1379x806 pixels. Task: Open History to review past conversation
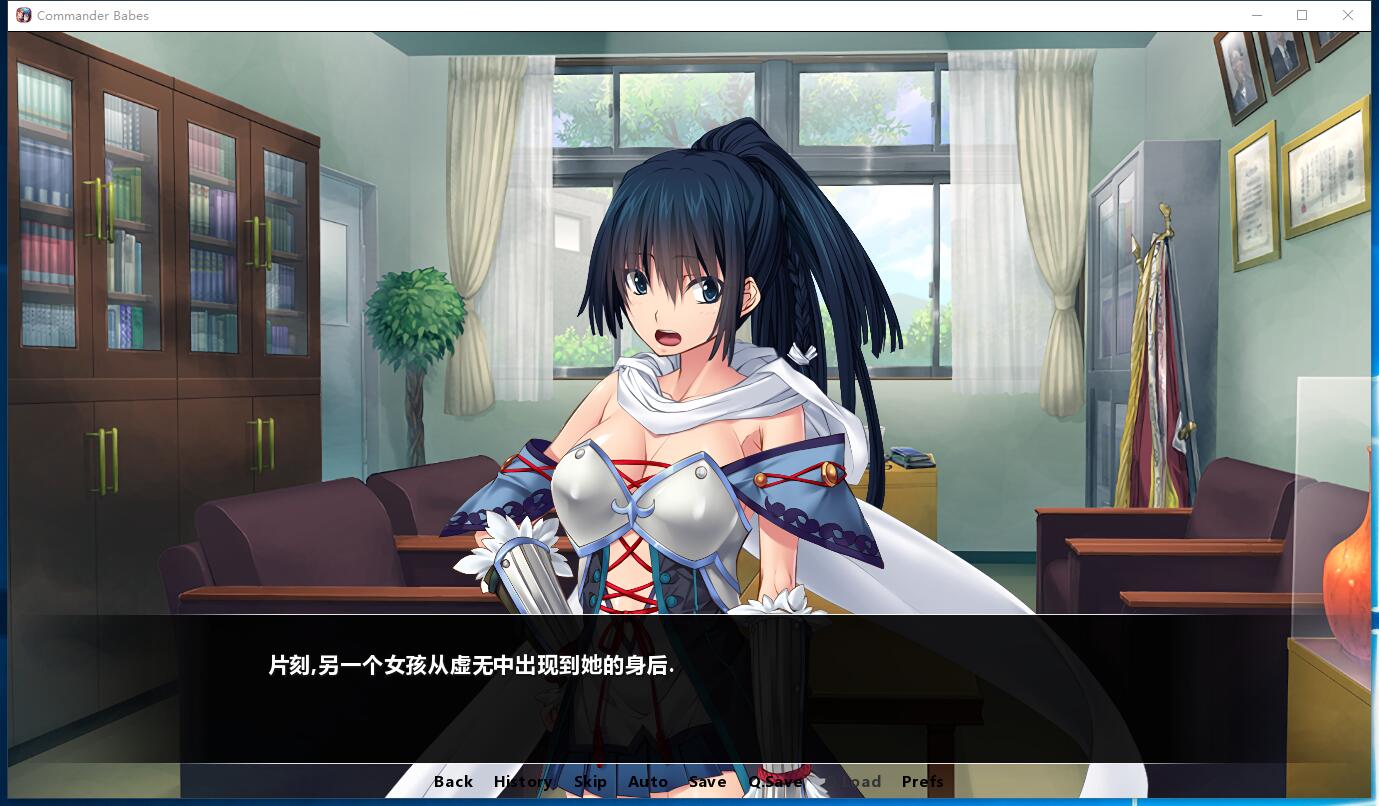tap(521, 781)
